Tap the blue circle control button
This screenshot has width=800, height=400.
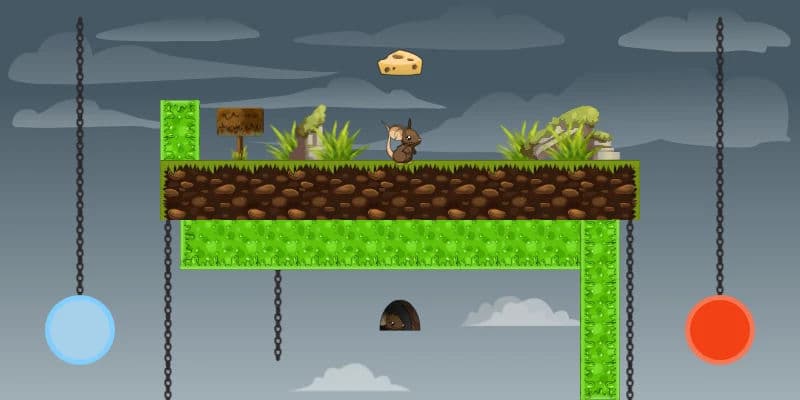(x=80, y=330)
